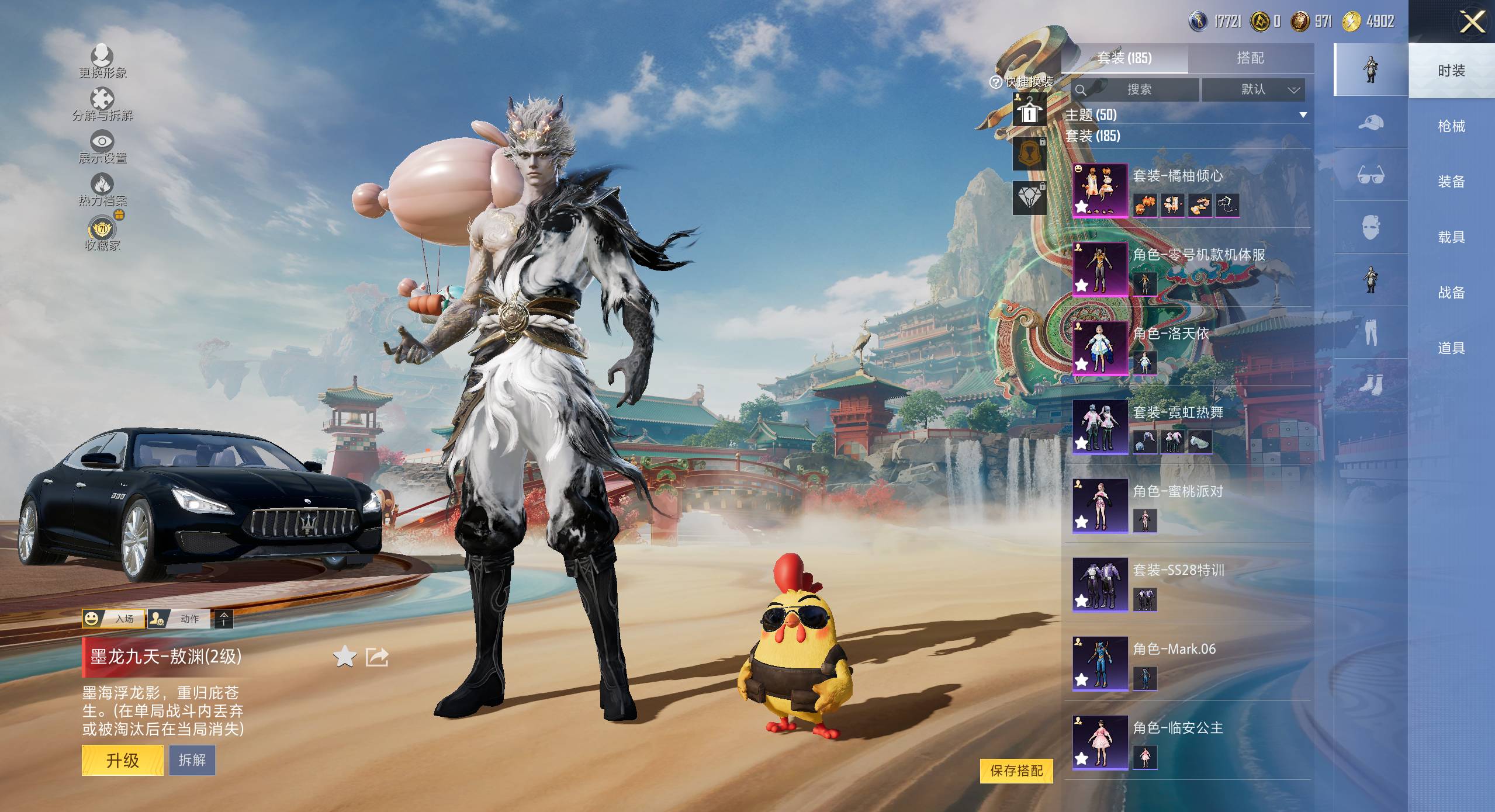
Task: Upgrade the outfit with 升级
Action: [x=122, y=760]
